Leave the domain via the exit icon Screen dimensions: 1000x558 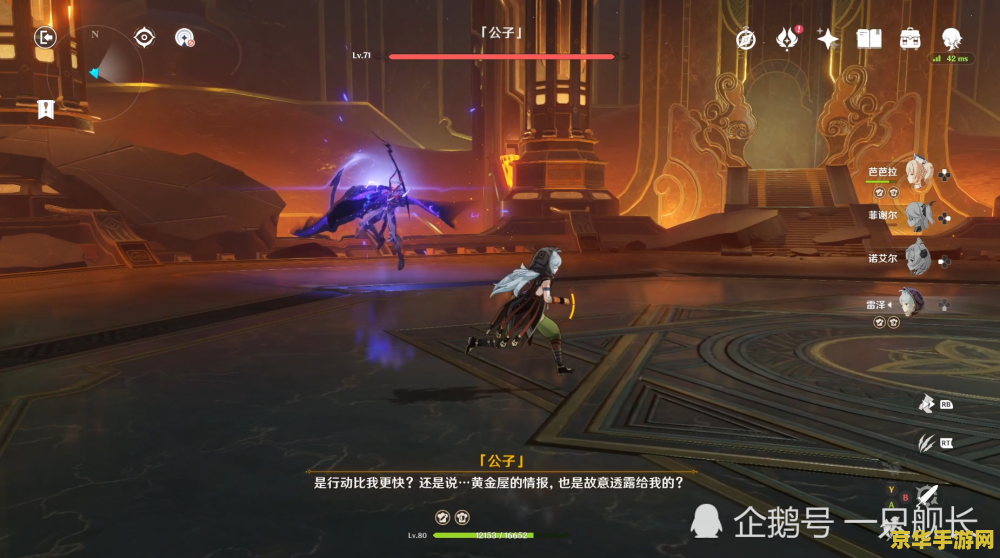pos(45,38)
